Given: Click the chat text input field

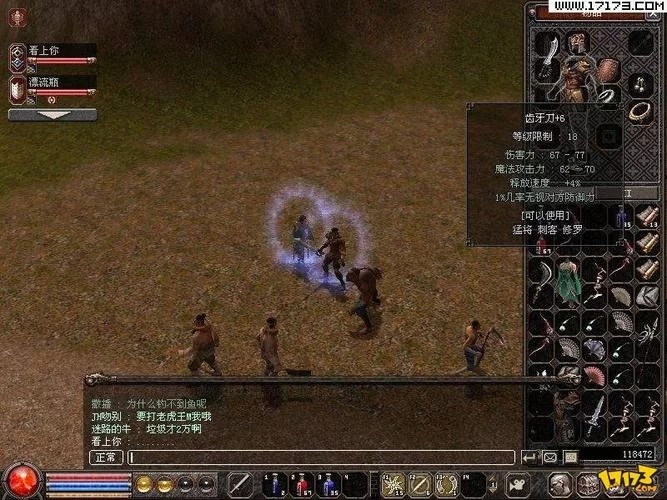Looking at the screenshot, I should click(320, 457).
